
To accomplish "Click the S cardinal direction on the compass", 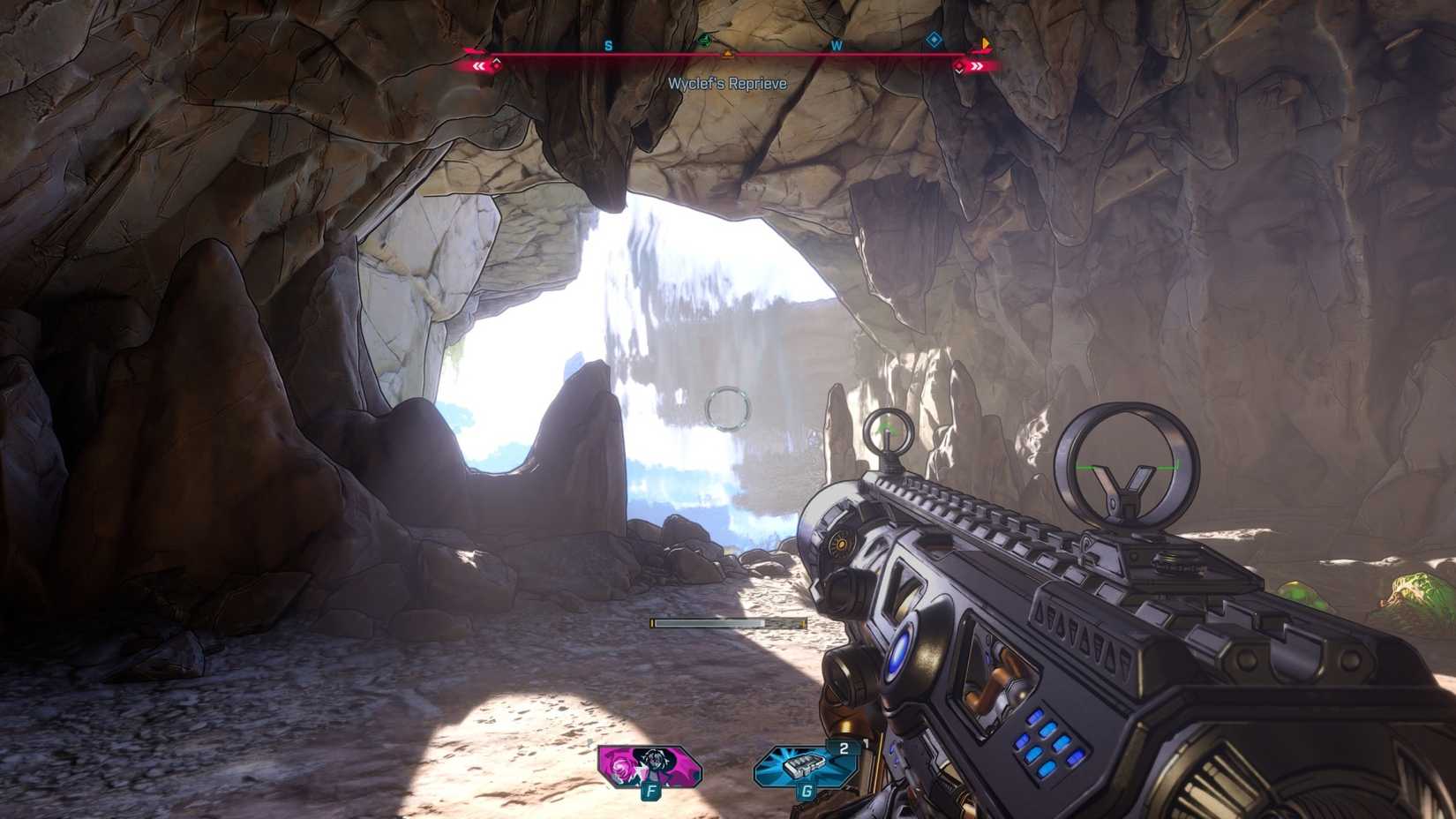I will click(x=607, y=45).
